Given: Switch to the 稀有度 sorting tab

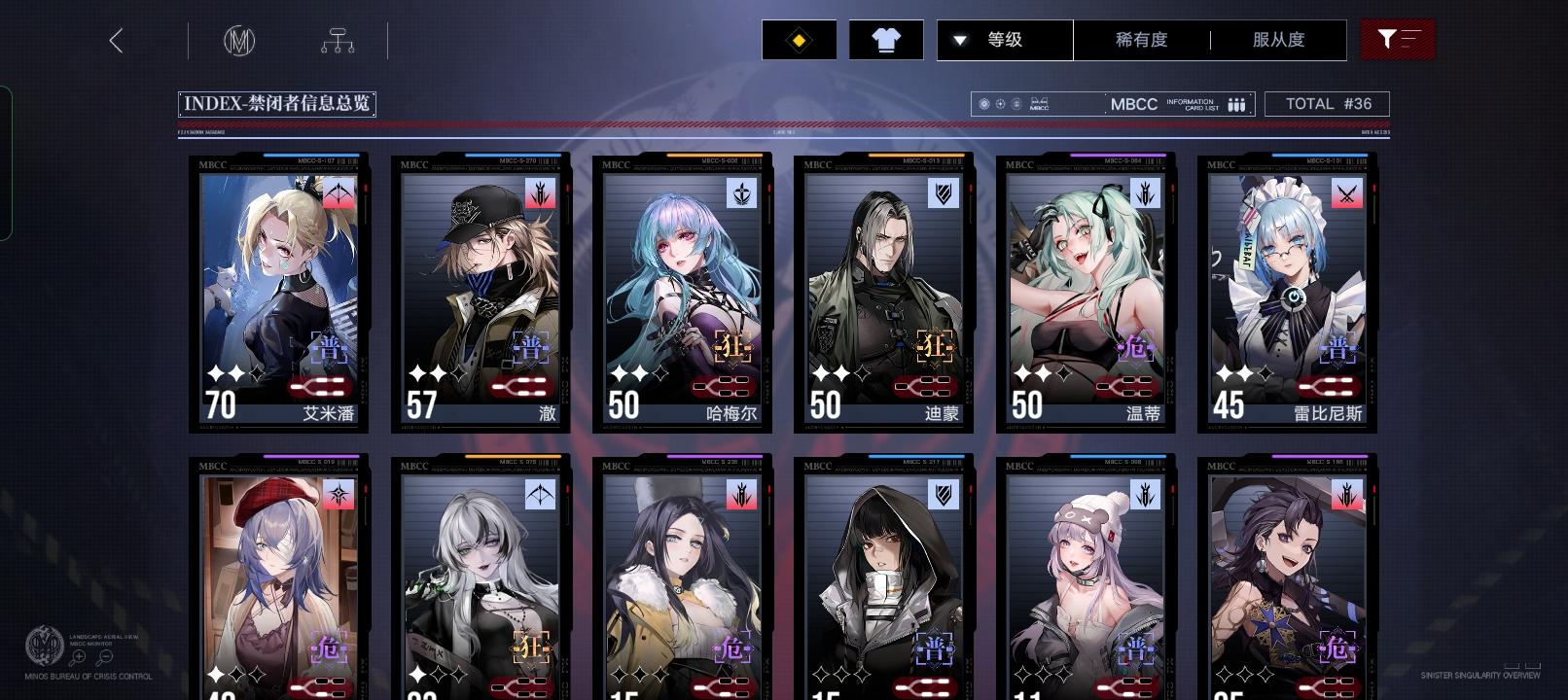Looking at the screenshot, I should (x=1143, y=40).
